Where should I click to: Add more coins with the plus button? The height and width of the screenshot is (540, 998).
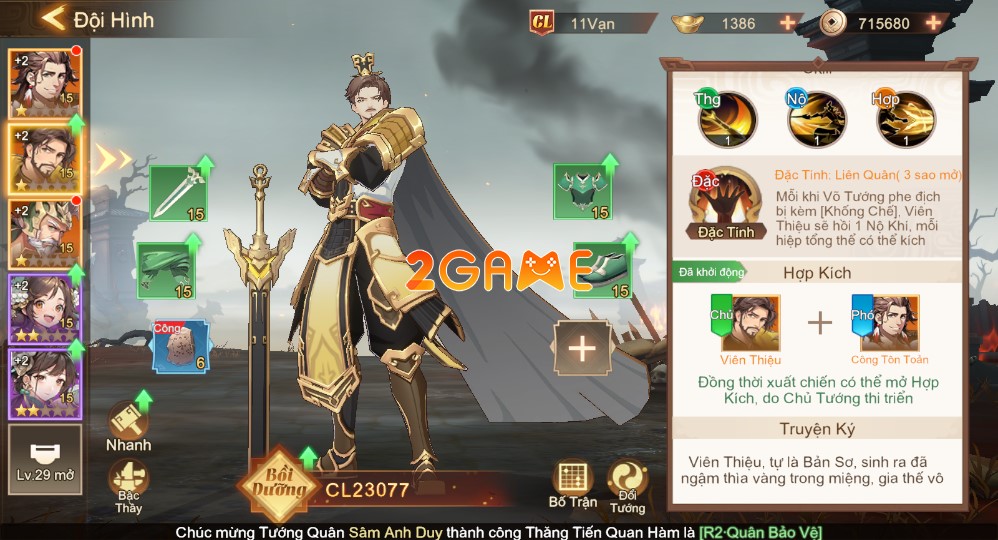tap(933, 22)
